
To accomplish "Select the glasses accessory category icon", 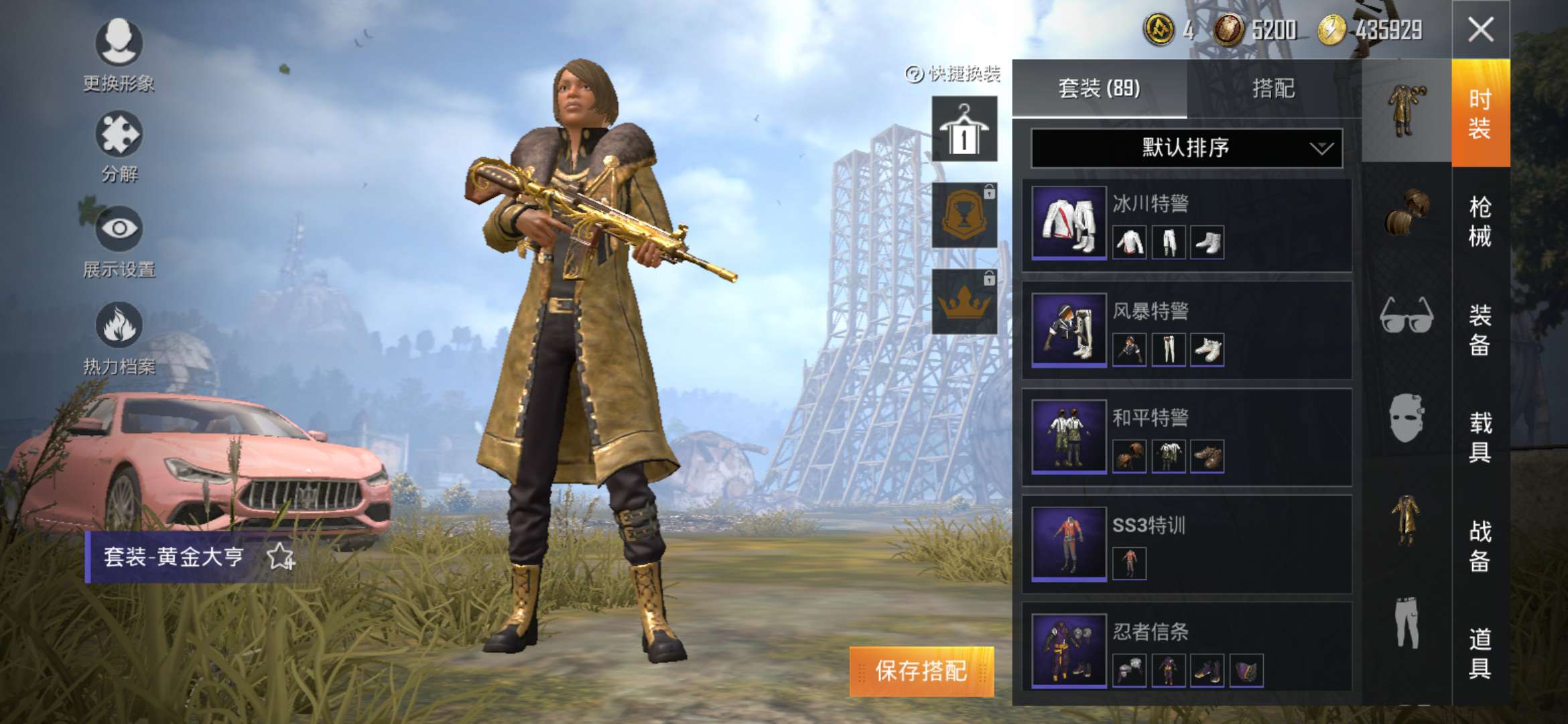I will (1407, 315).
